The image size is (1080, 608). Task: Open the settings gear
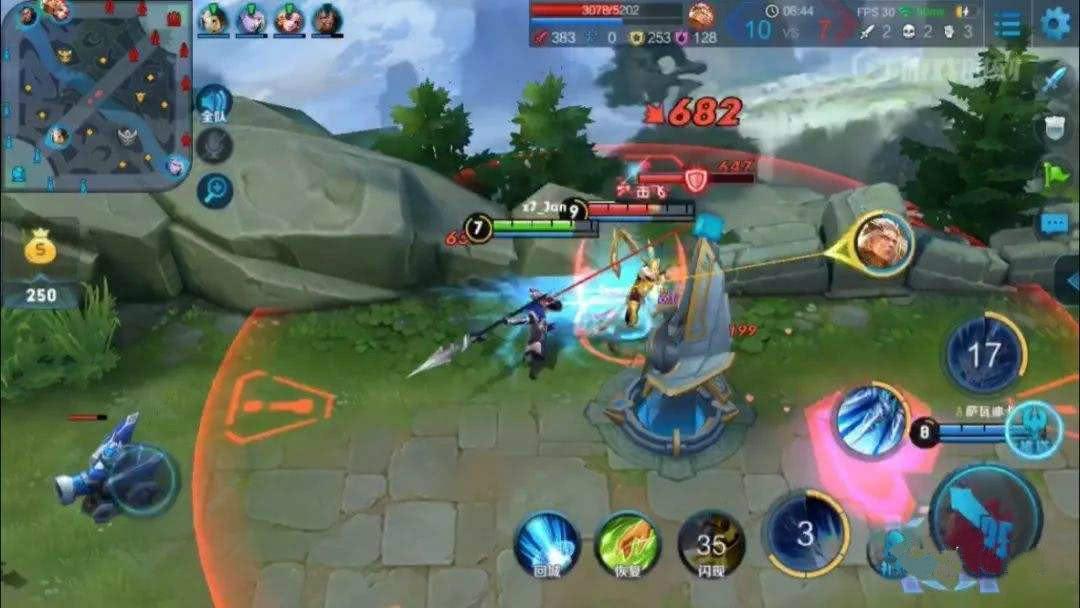click(1055, 23)
